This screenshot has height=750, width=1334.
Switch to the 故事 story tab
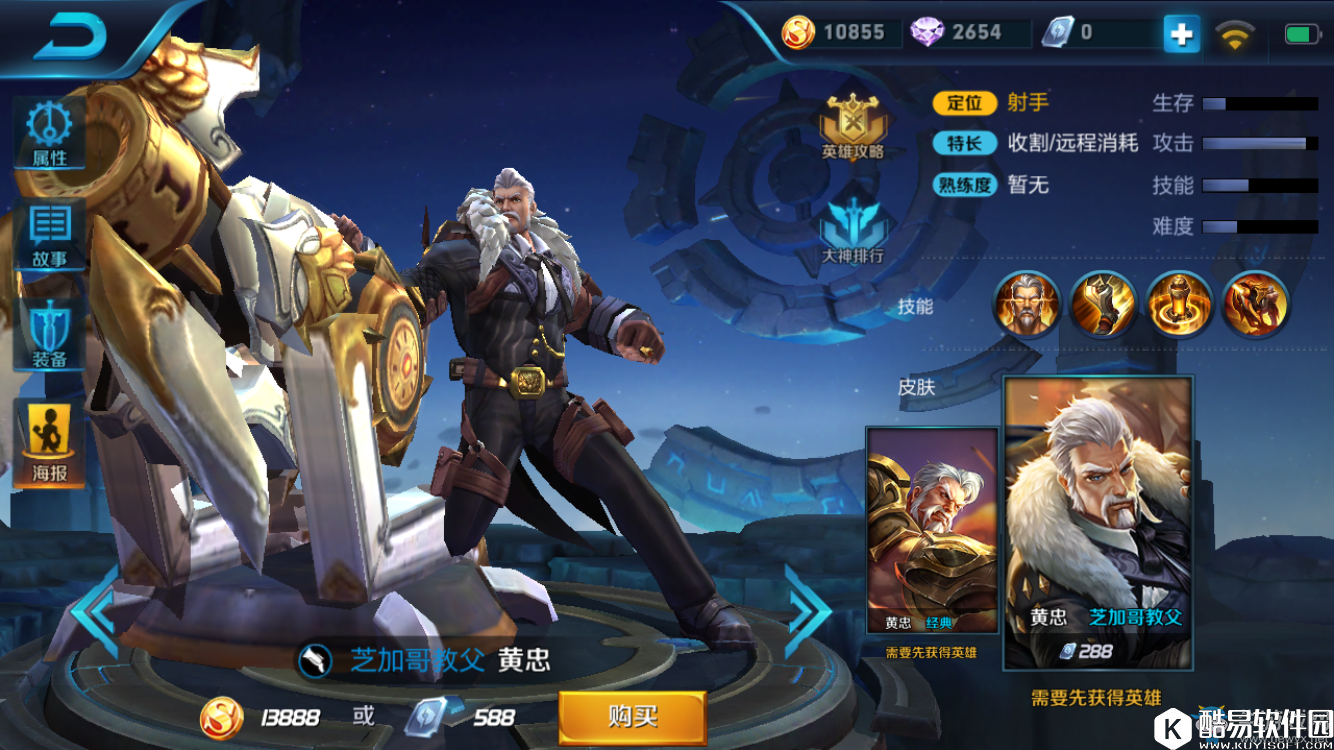[x=49, y=236]
